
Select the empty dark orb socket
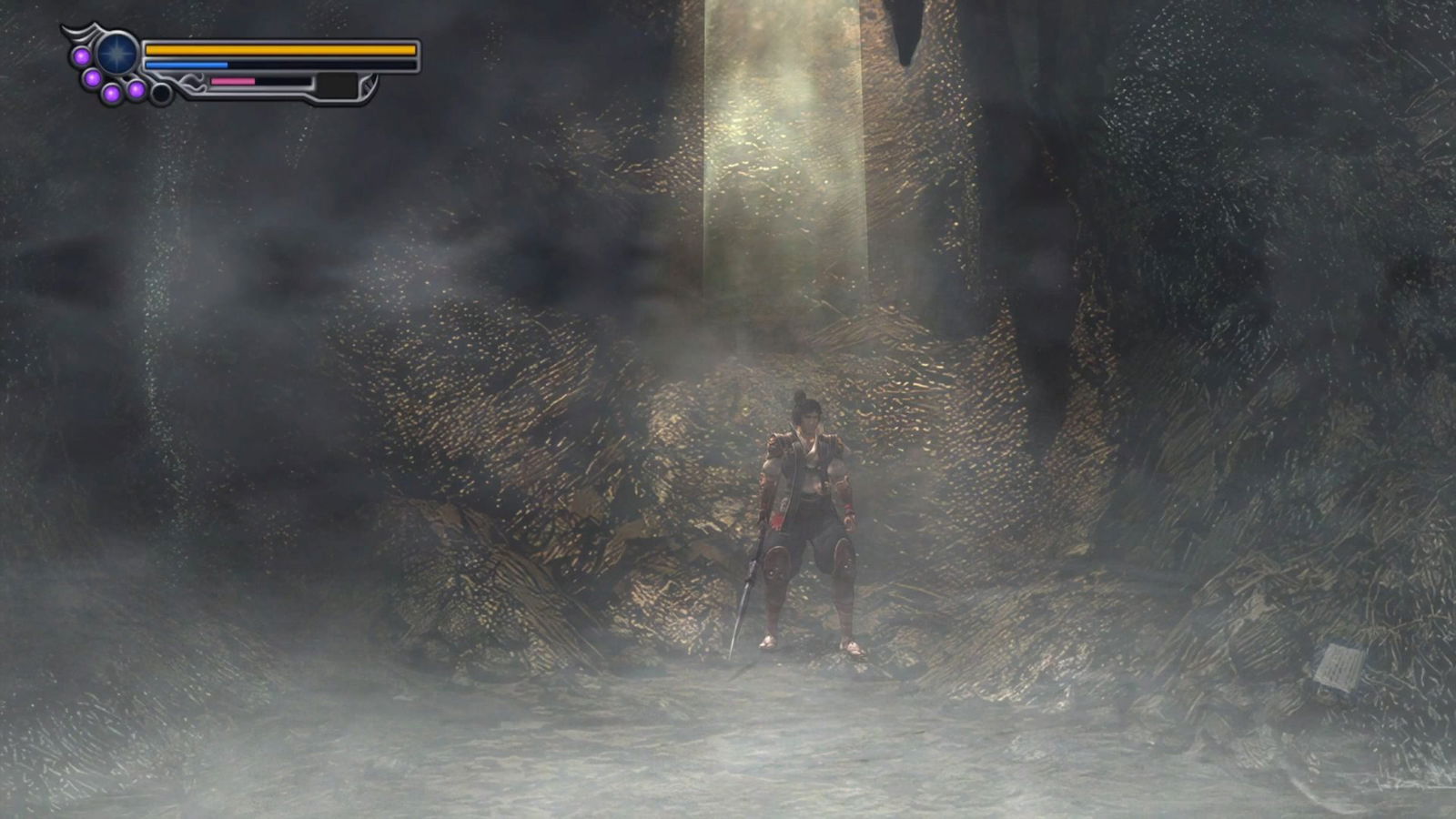161,94
